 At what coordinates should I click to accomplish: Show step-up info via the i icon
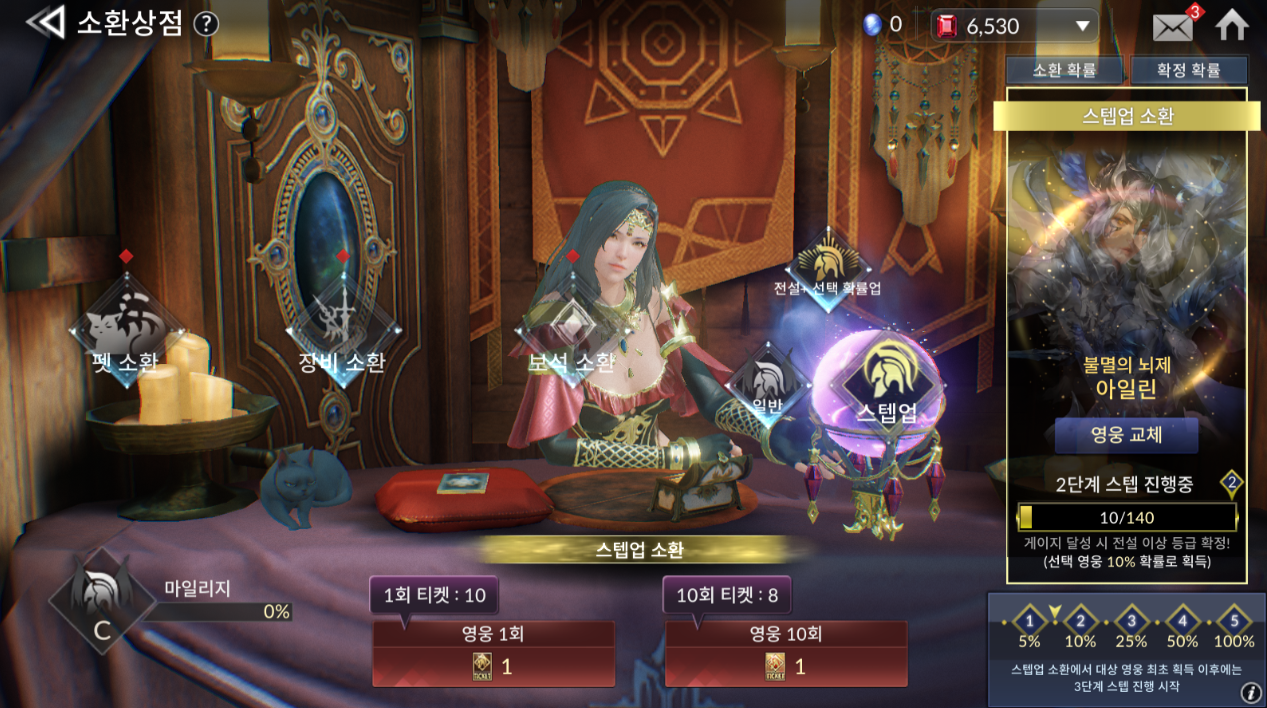(1250, 693)
